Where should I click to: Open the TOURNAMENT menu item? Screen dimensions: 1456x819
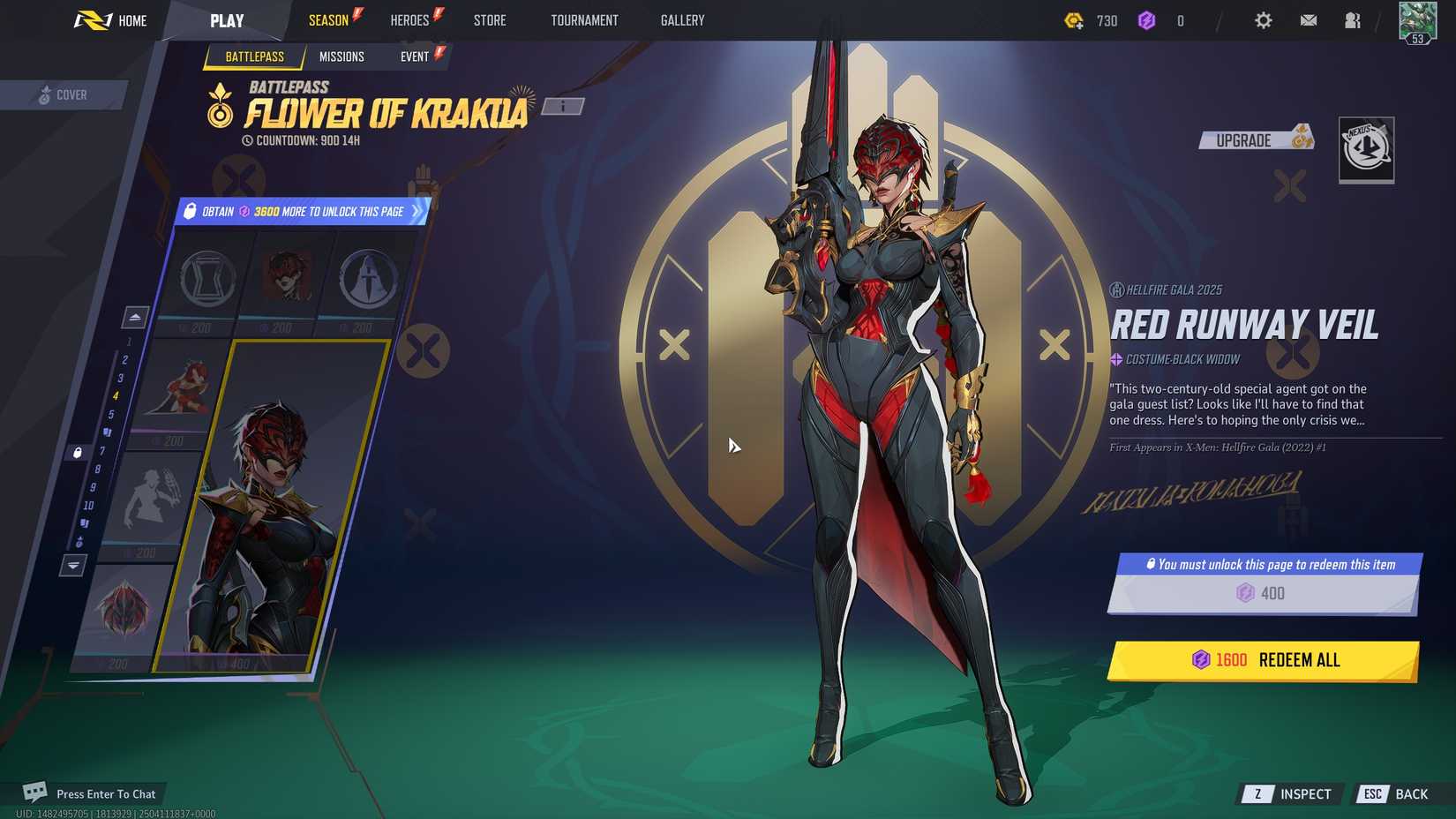(584, 20)
